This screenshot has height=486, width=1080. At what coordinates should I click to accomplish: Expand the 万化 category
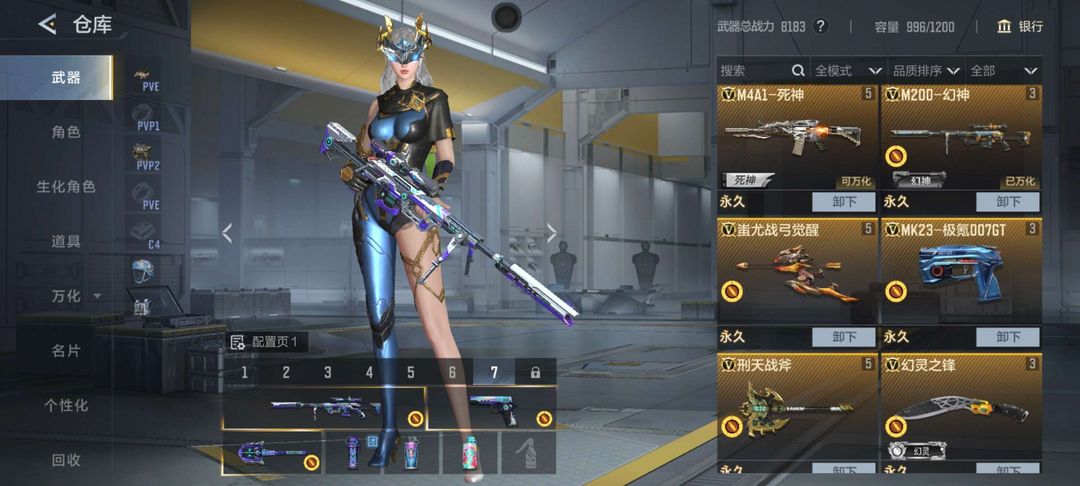coord(76,296)
